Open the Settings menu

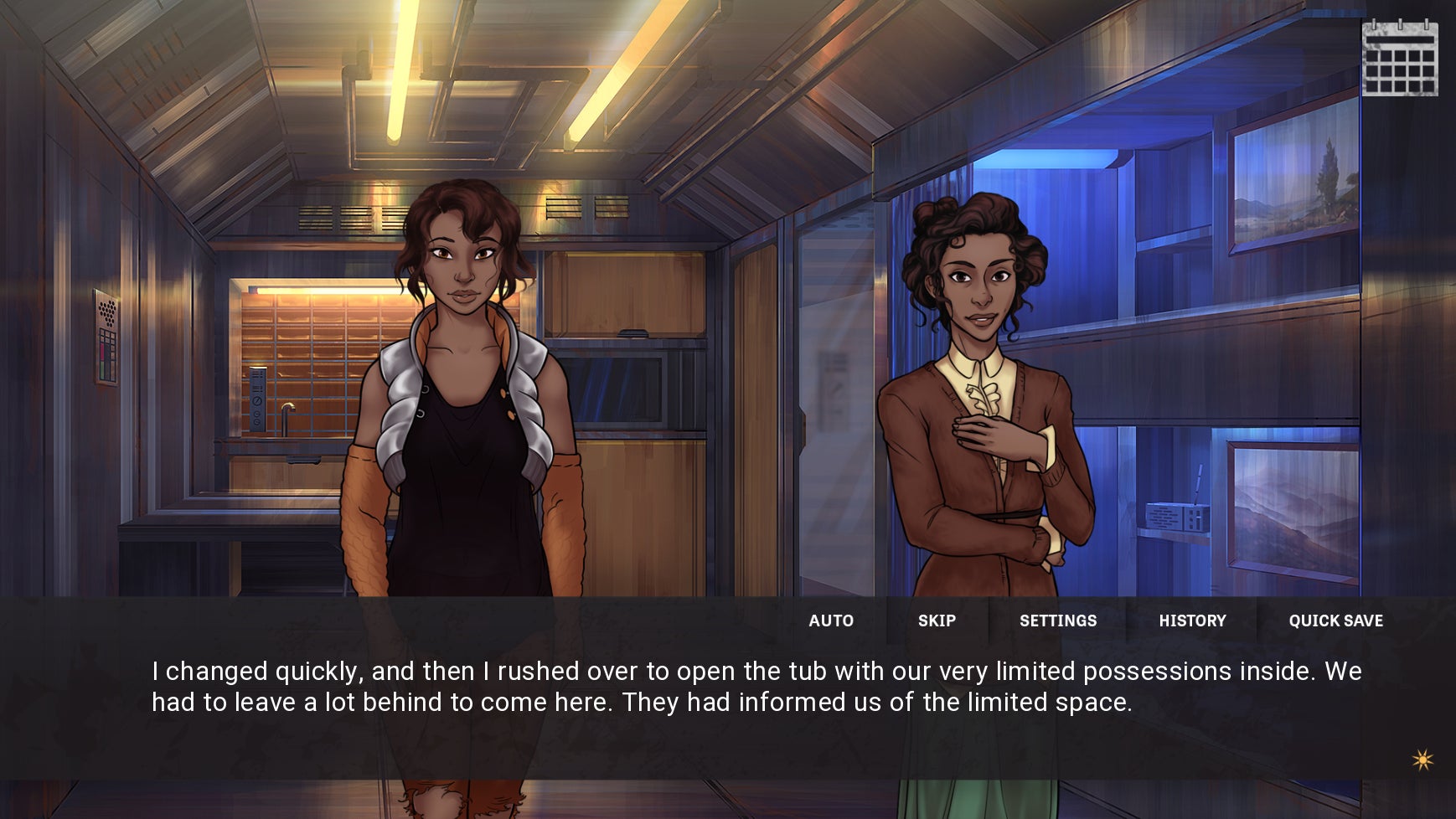click(x=1059, y=621)
